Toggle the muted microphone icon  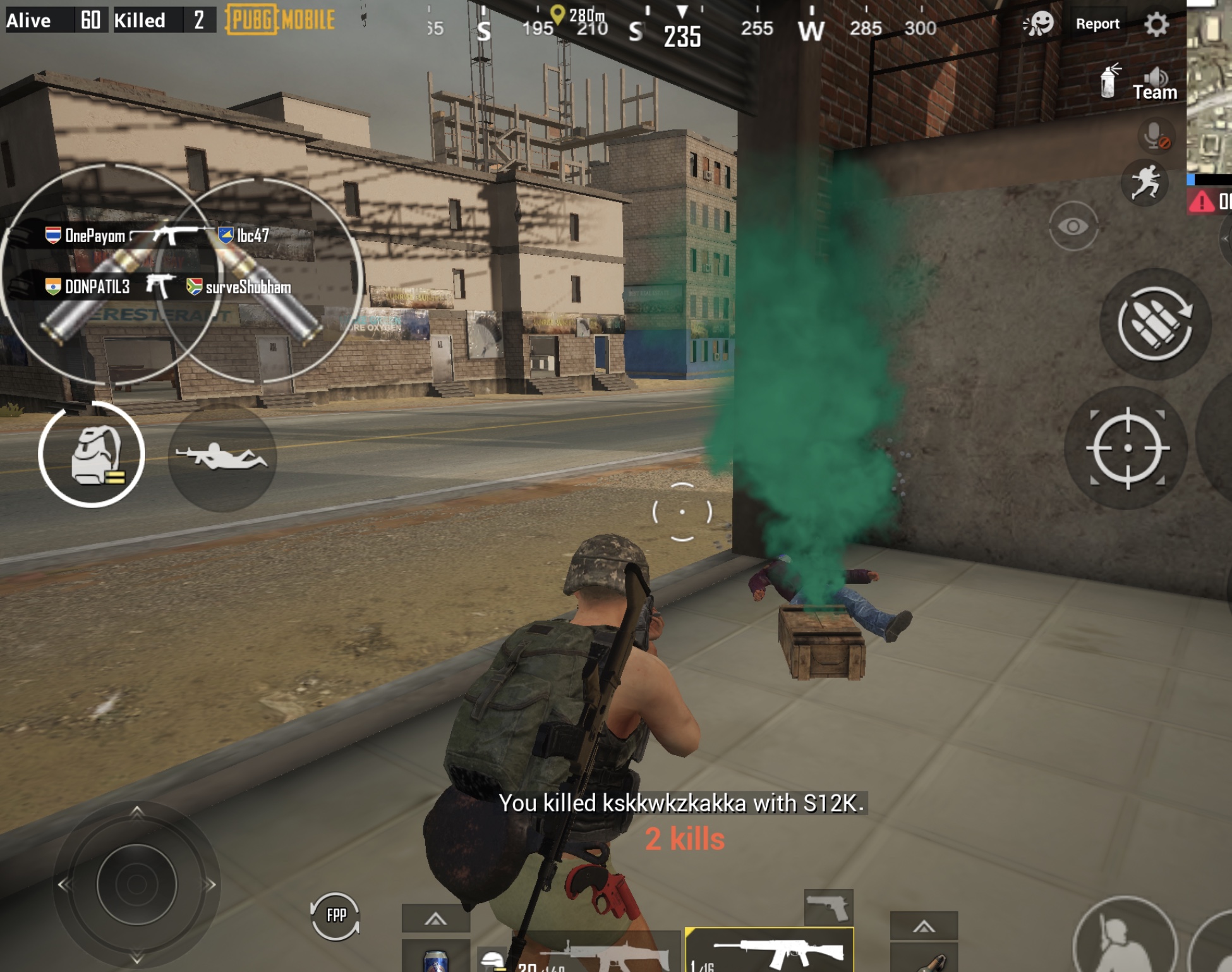[x=1156, y=135]
